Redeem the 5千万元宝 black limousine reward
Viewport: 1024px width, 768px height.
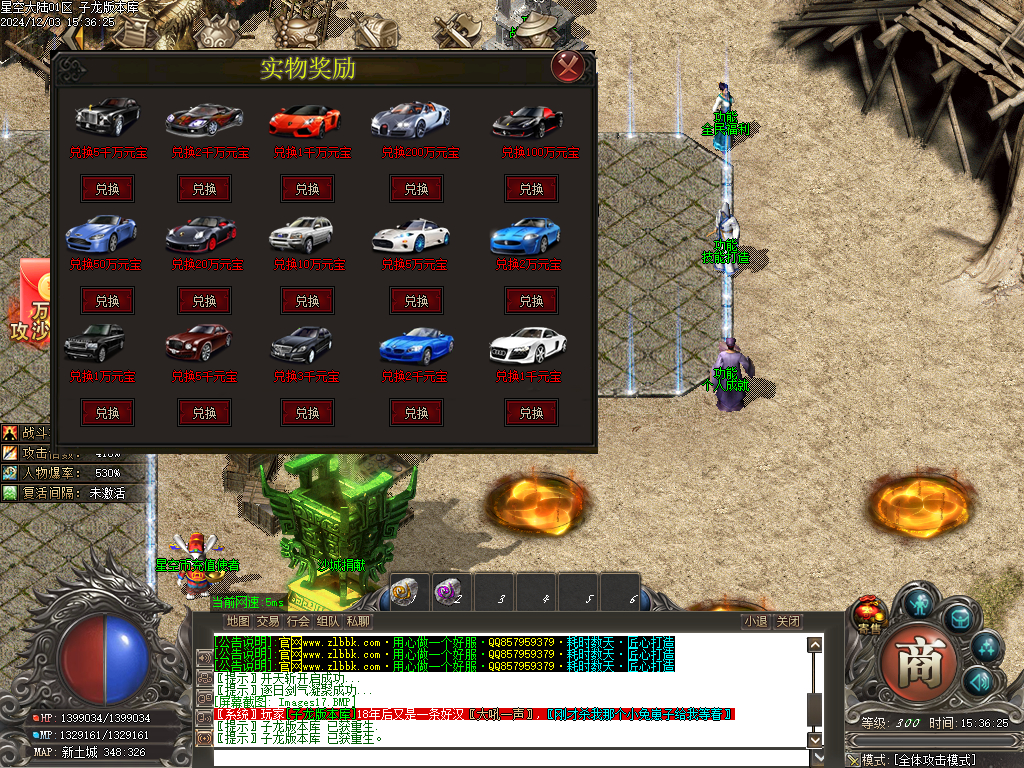coord(107,189)
